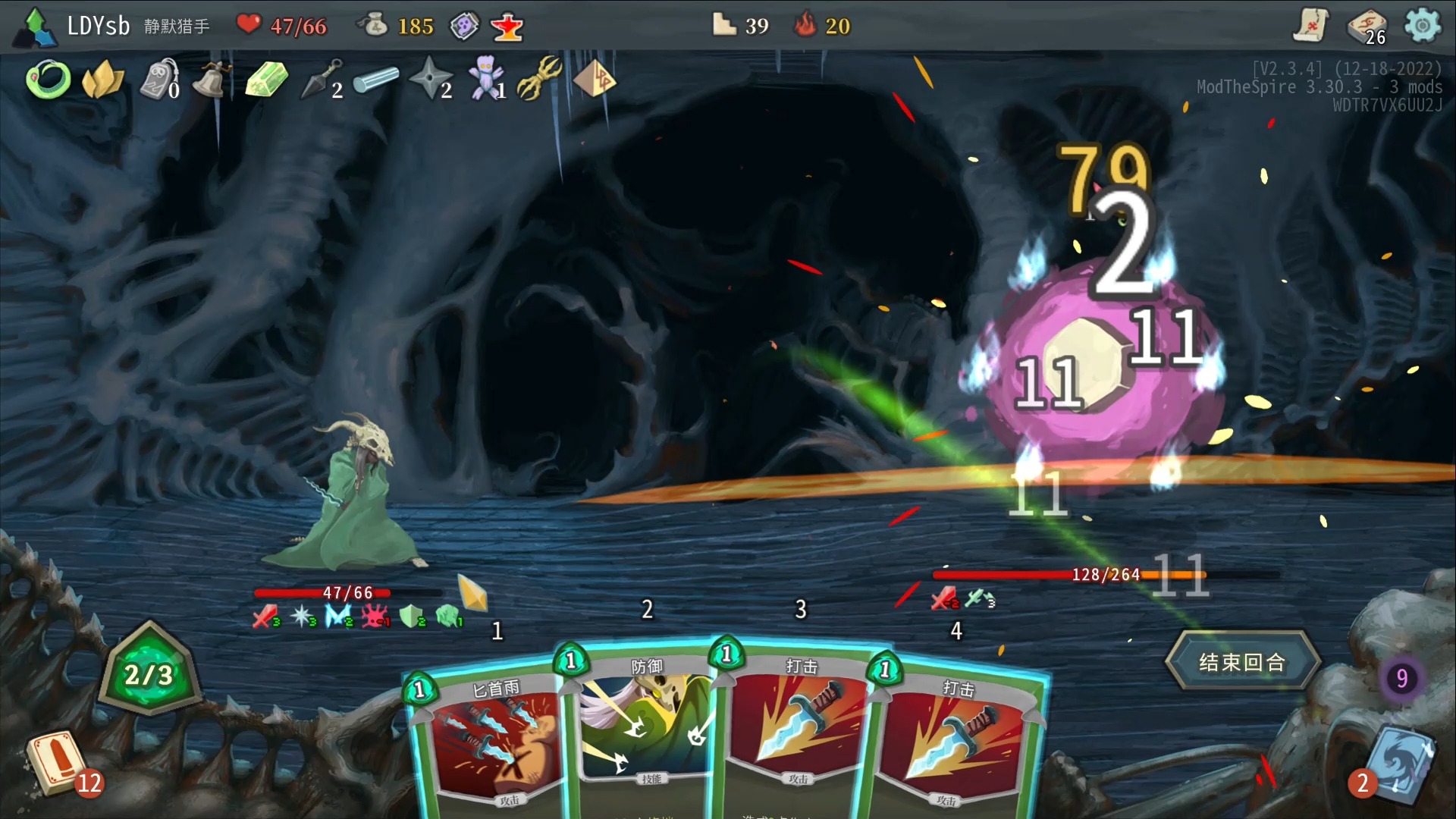This screenshot has width=1456, height=819.
Task: Open the map scroll
Action: click(1311, 26)
